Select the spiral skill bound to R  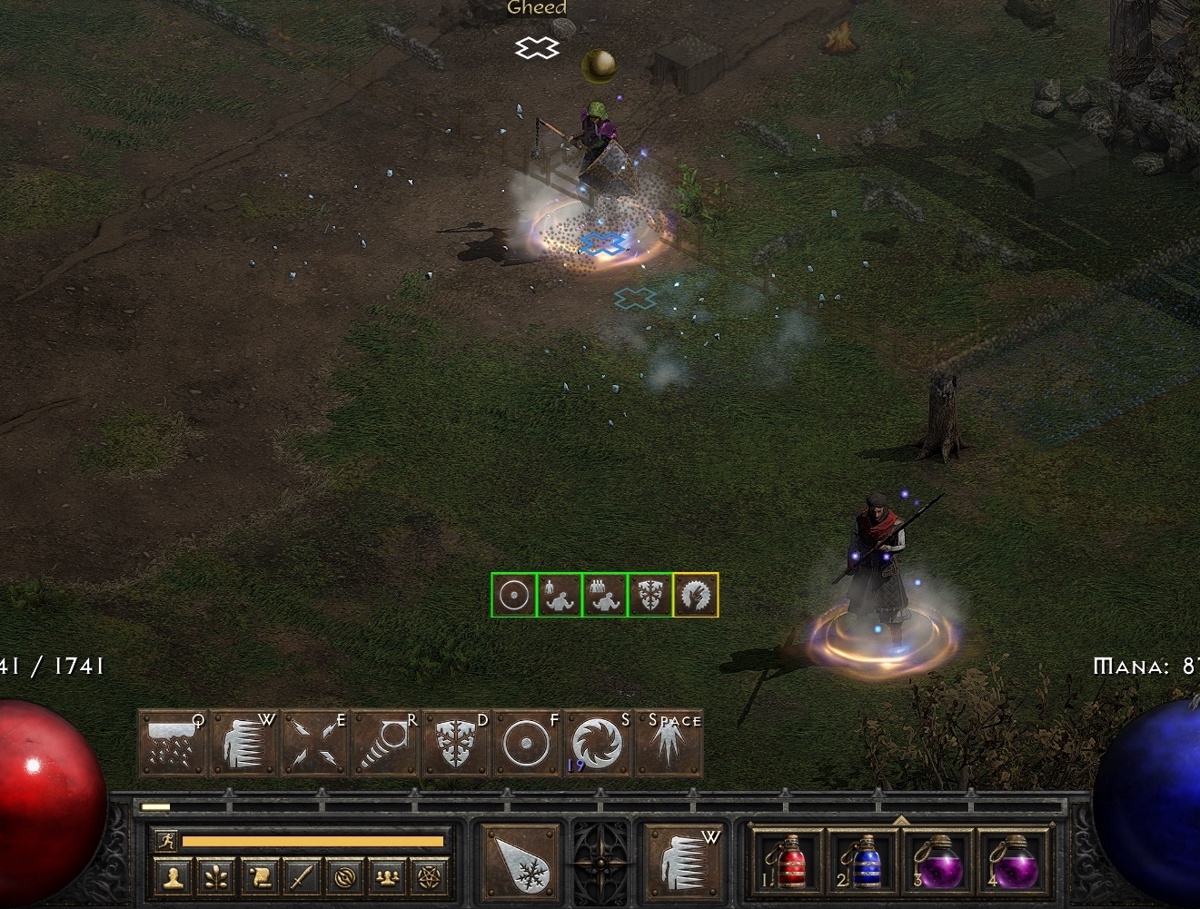(x=386, y=744)
